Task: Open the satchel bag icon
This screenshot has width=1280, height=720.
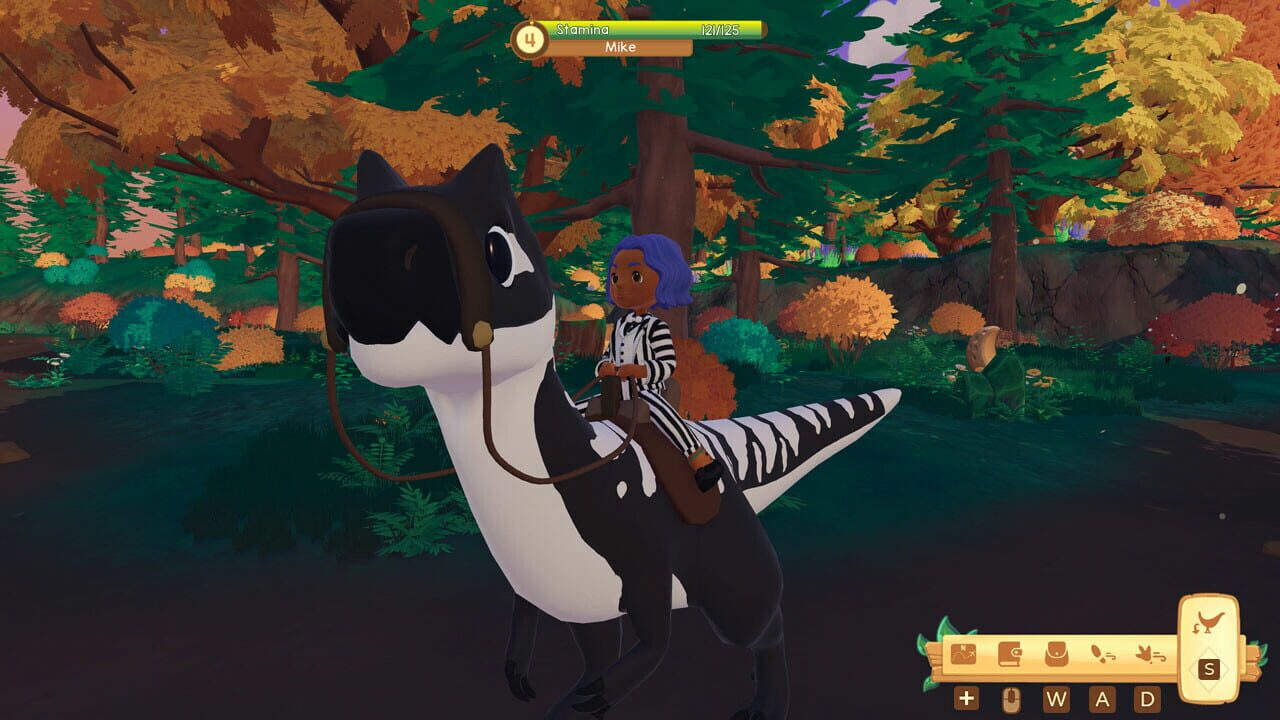Action: [1056, 655]
